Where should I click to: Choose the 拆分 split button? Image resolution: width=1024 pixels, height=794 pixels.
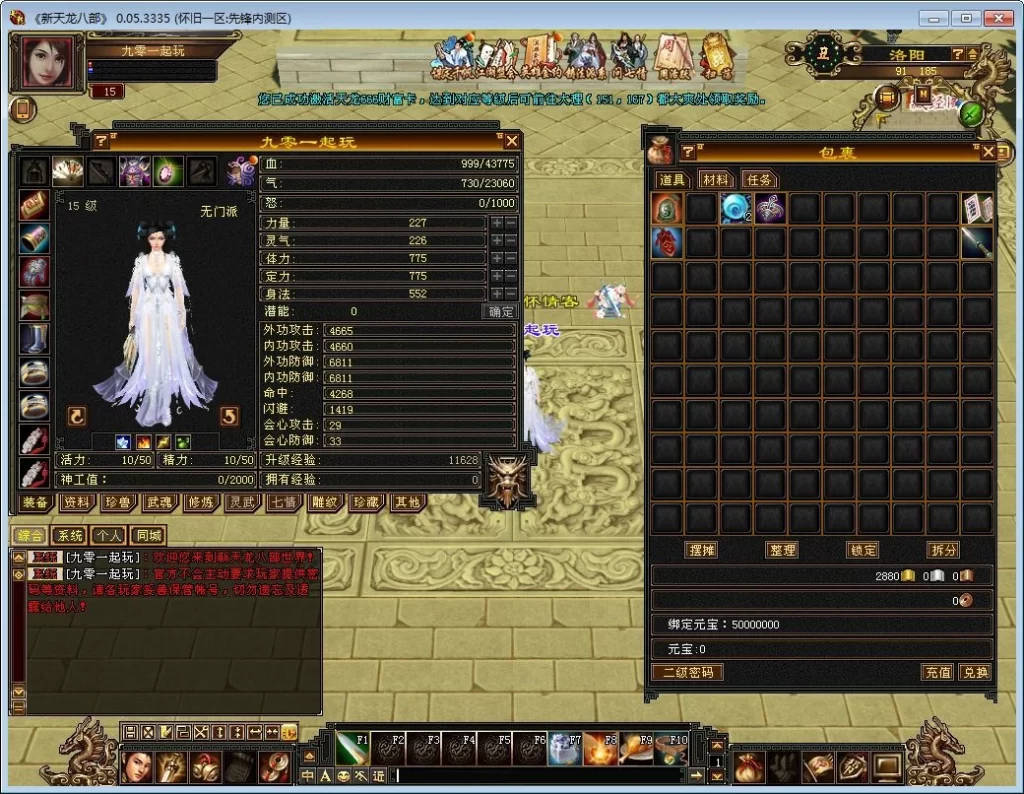942,550
